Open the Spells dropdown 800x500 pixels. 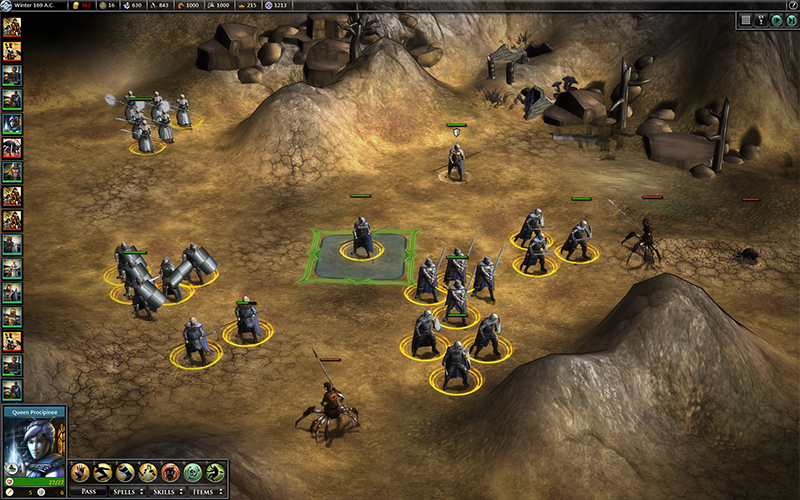129,491
